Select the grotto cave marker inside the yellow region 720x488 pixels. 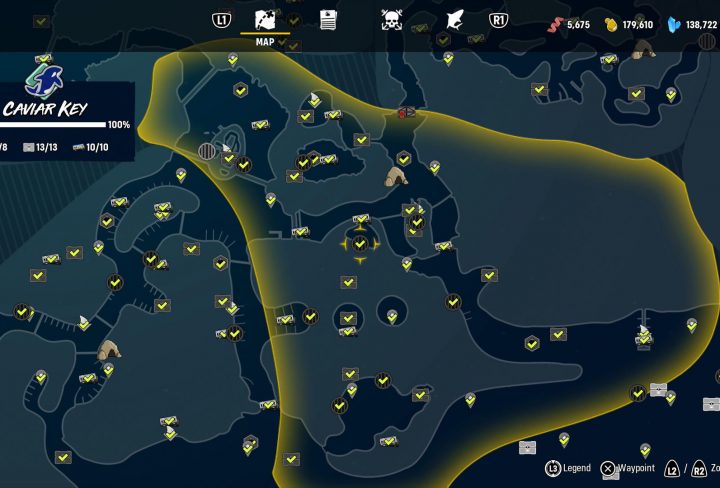[397, 177]
